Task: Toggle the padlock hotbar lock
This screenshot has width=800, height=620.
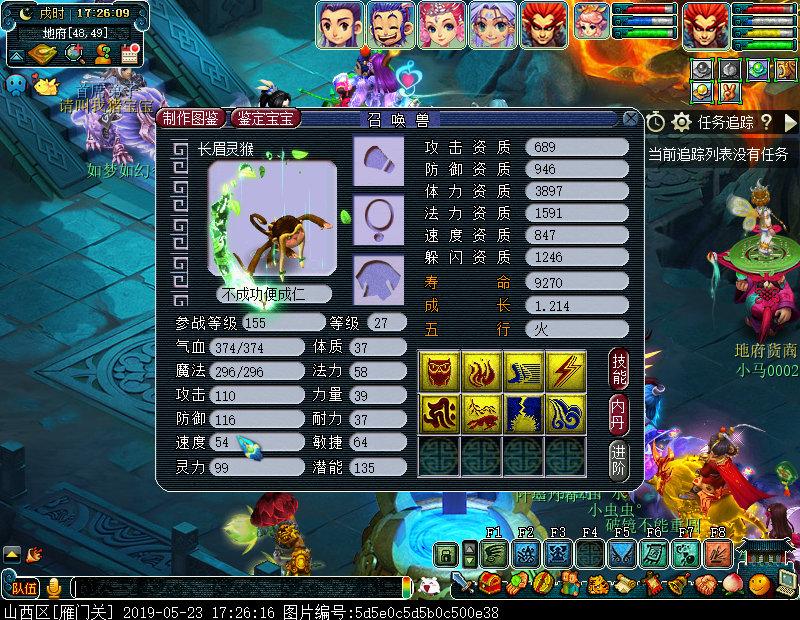Action: click(447, 553)
